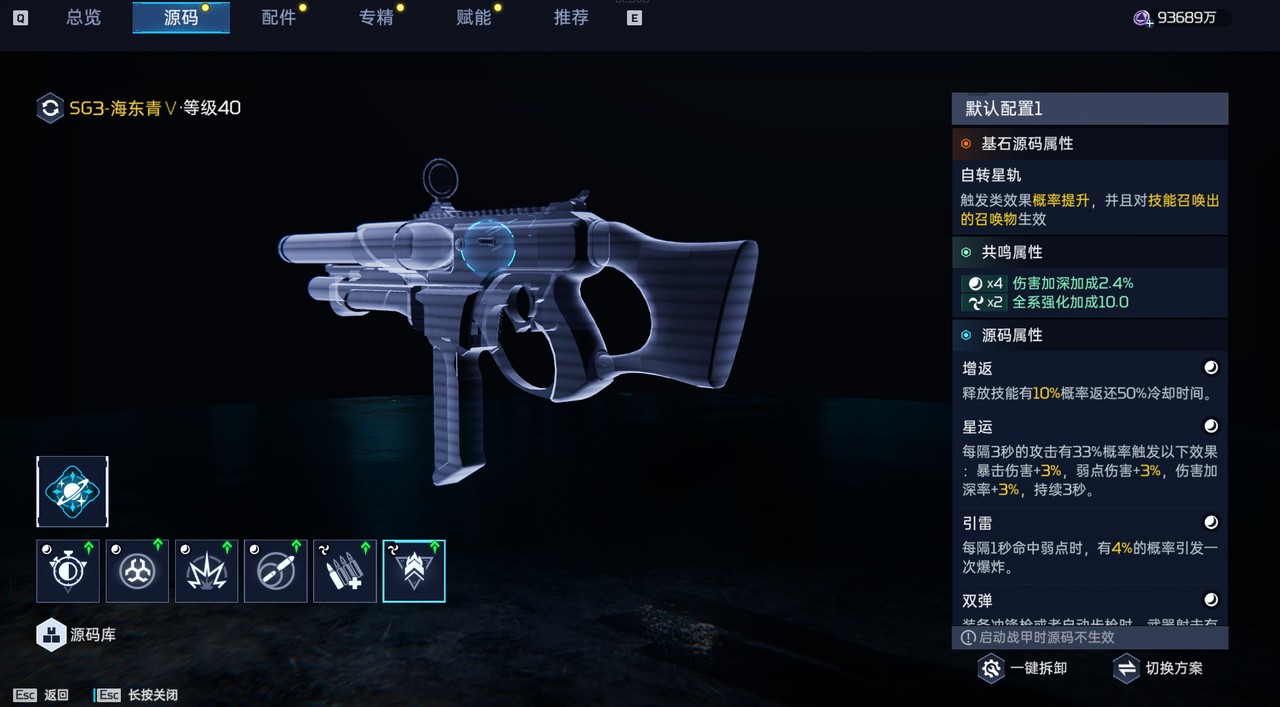The width and height of the screenshot is (1280, 707).
Task: Choose the ammo with plus sign slot
Action: [x=345, y=571]
